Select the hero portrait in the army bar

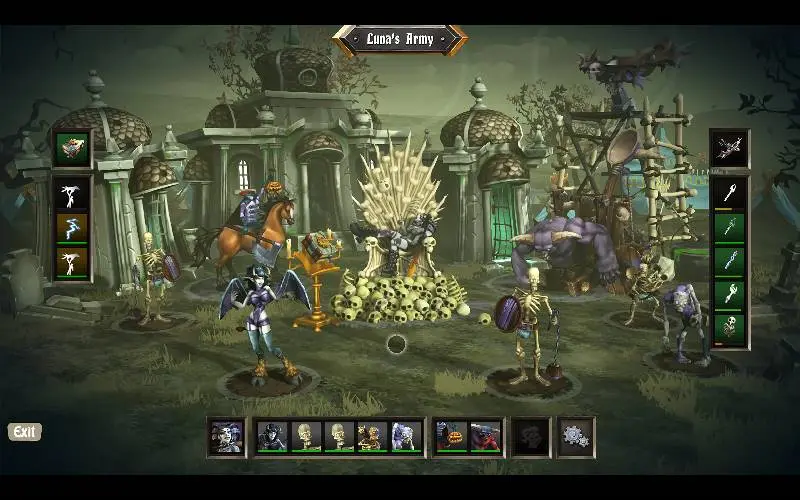226,436
